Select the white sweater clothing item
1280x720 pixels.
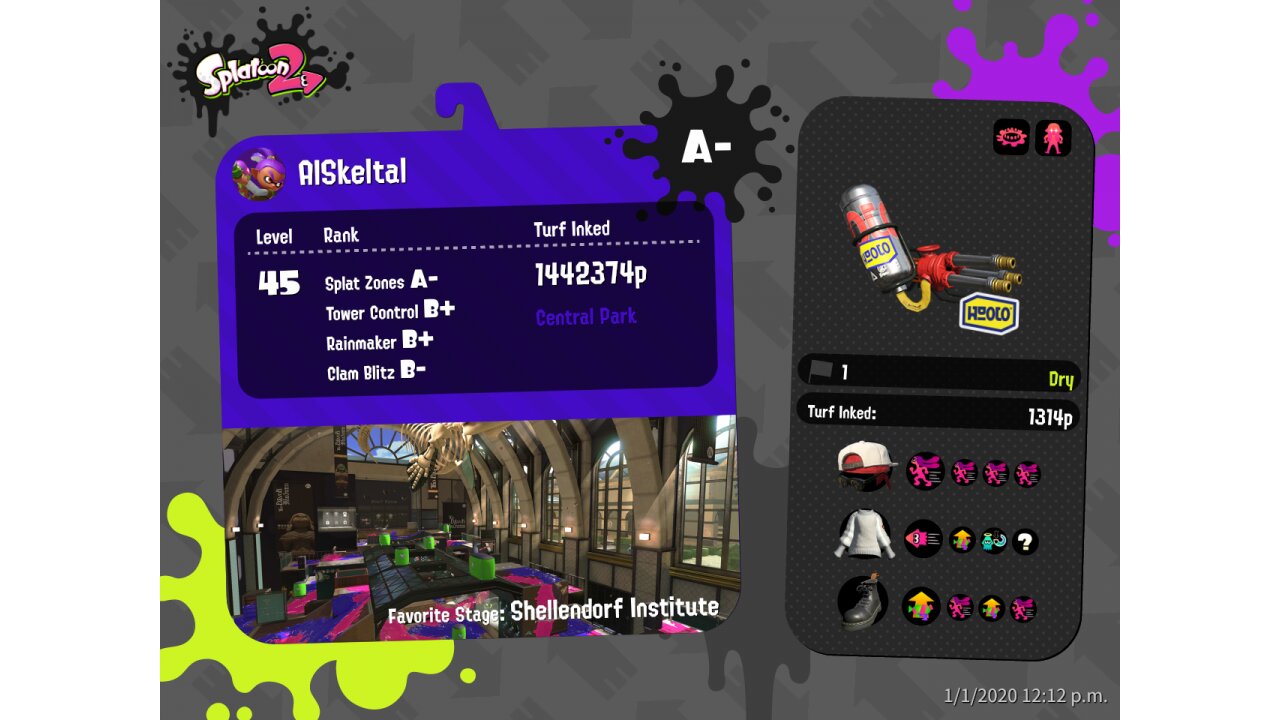pyautogui.click(x=864, y=538)
